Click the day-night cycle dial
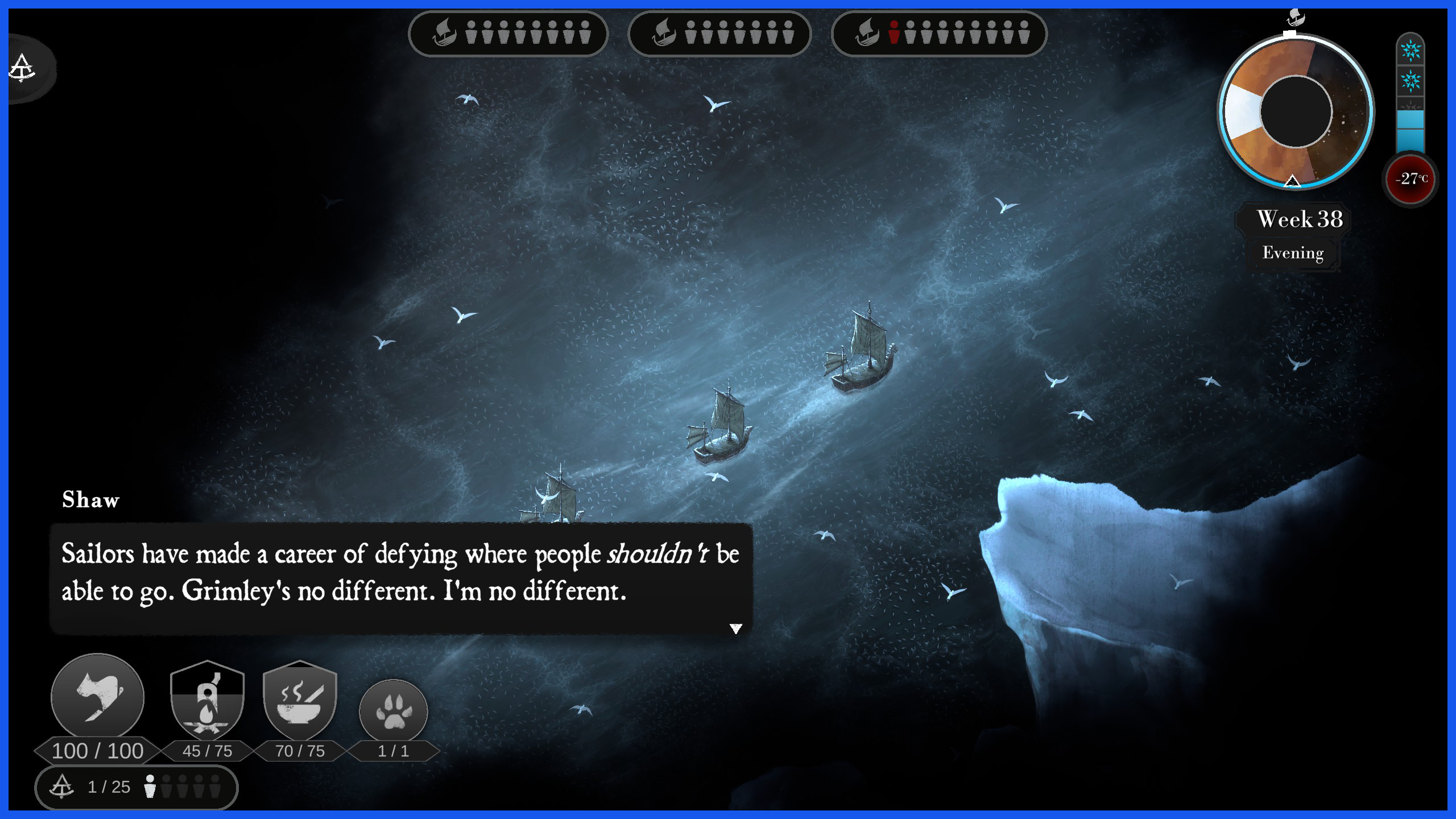Image resolution: width=1456 pixels, height=819 pixels. 1296,112
